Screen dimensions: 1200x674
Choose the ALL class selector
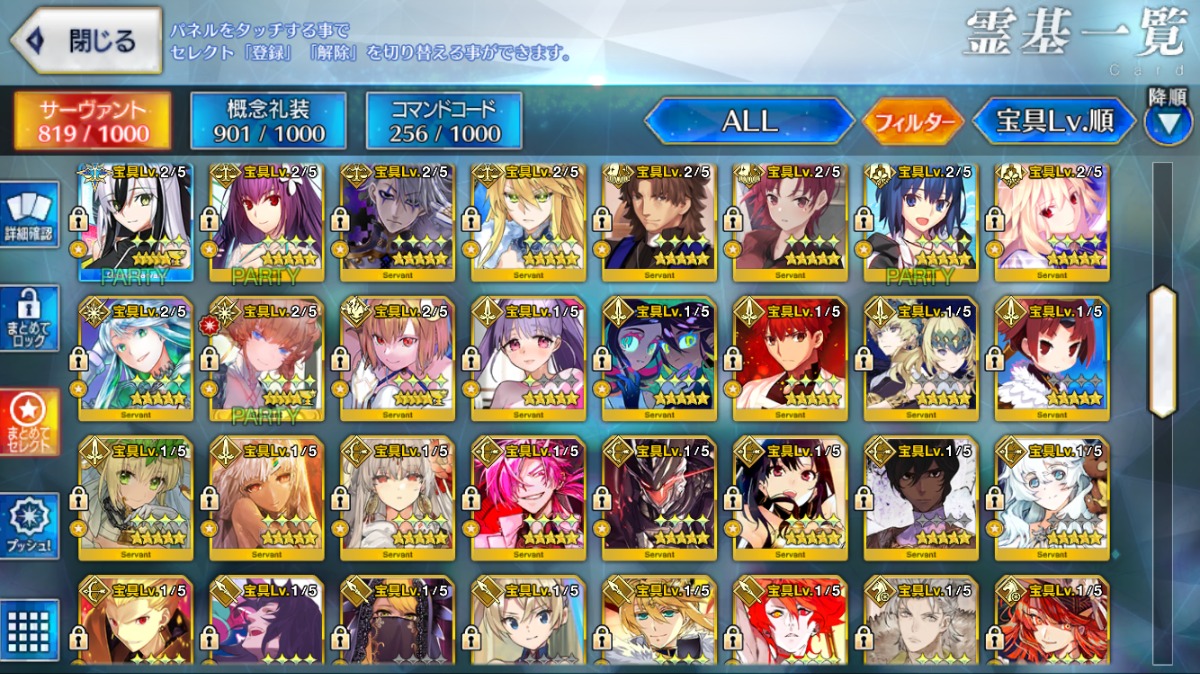coord(750,121)
